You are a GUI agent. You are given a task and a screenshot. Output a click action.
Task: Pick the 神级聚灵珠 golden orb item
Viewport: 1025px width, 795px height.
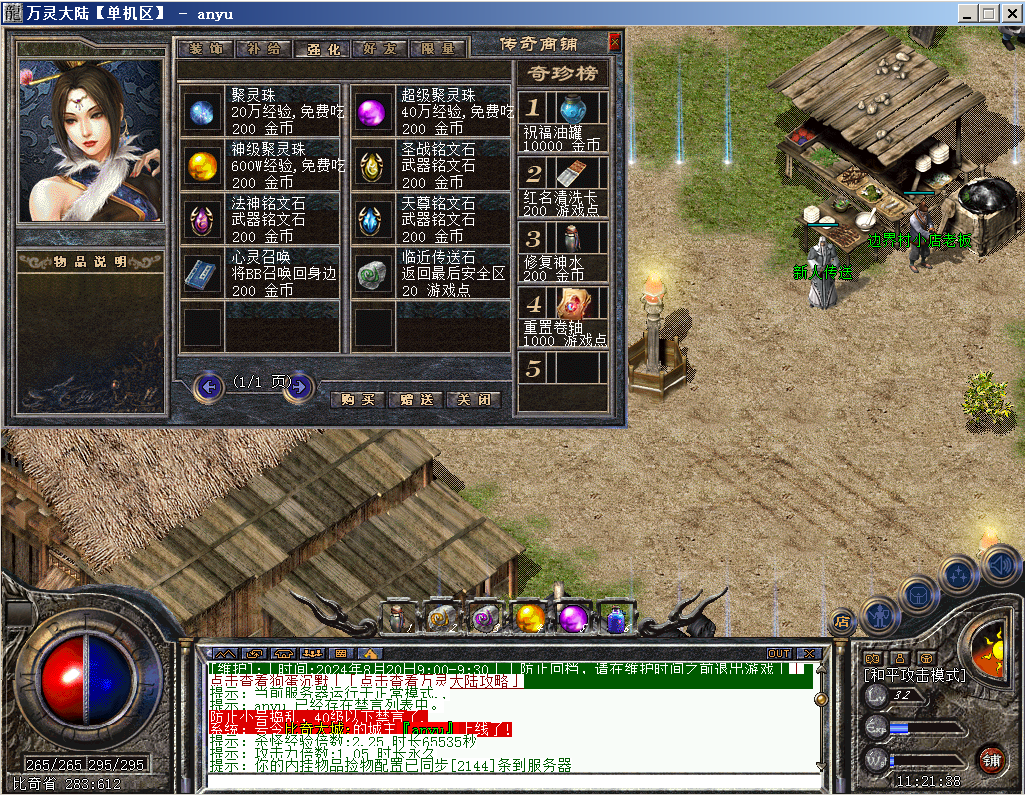coord(202,164)
